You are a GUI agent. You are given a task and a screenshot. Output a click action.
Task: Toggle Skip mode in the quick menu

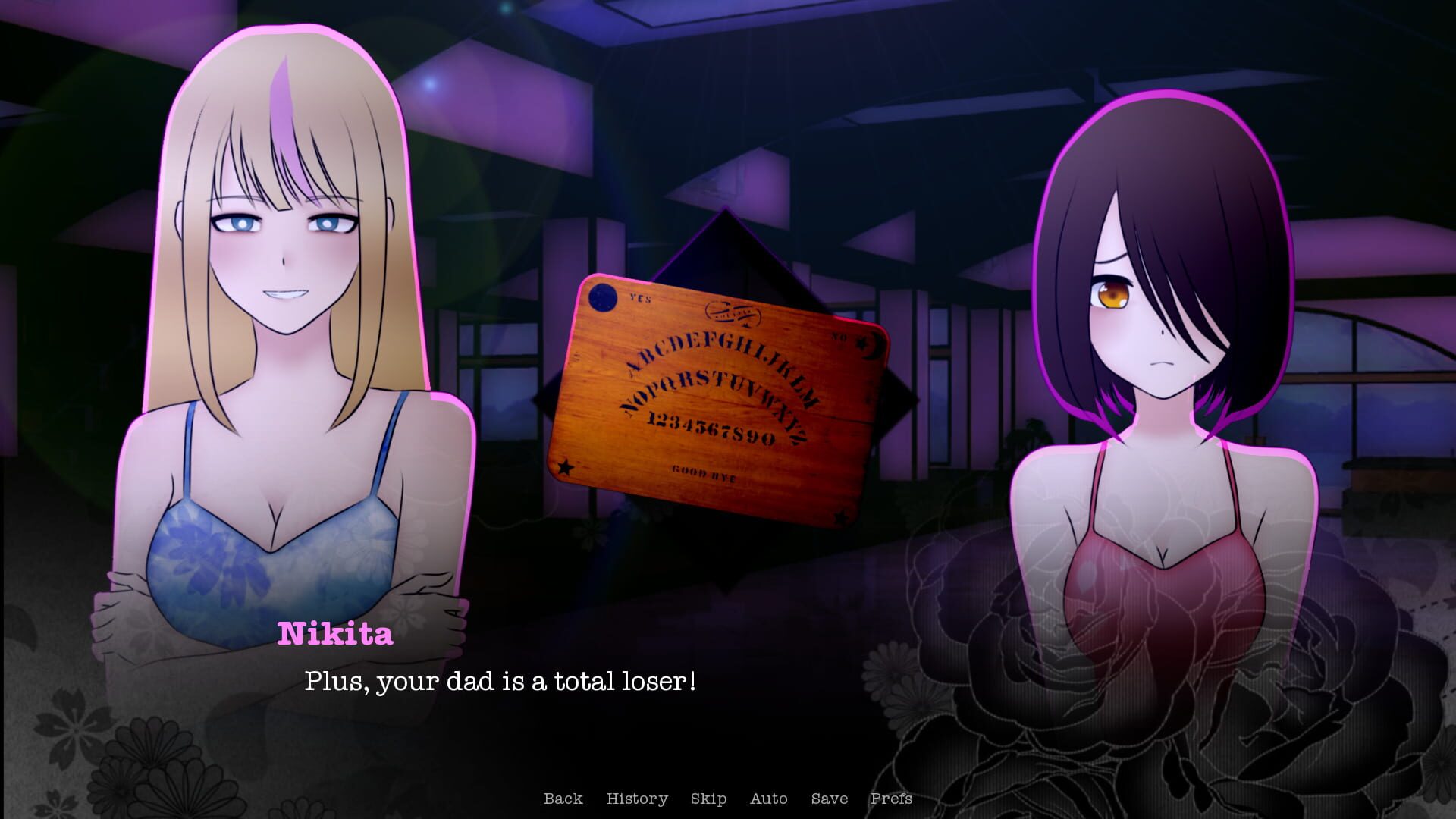click(x=708, y=799)
